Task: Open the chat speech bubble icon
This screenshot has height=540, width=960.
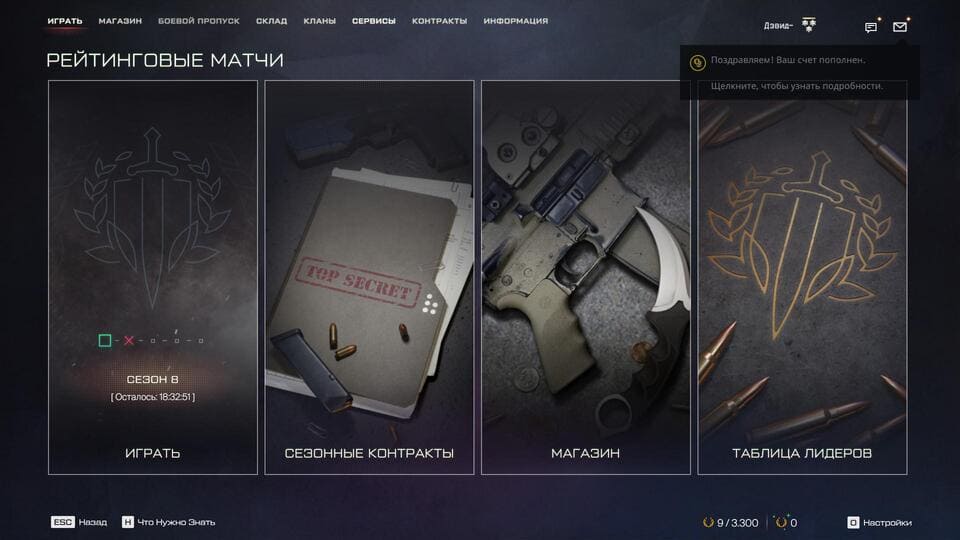Action: [x=871, y=27]
